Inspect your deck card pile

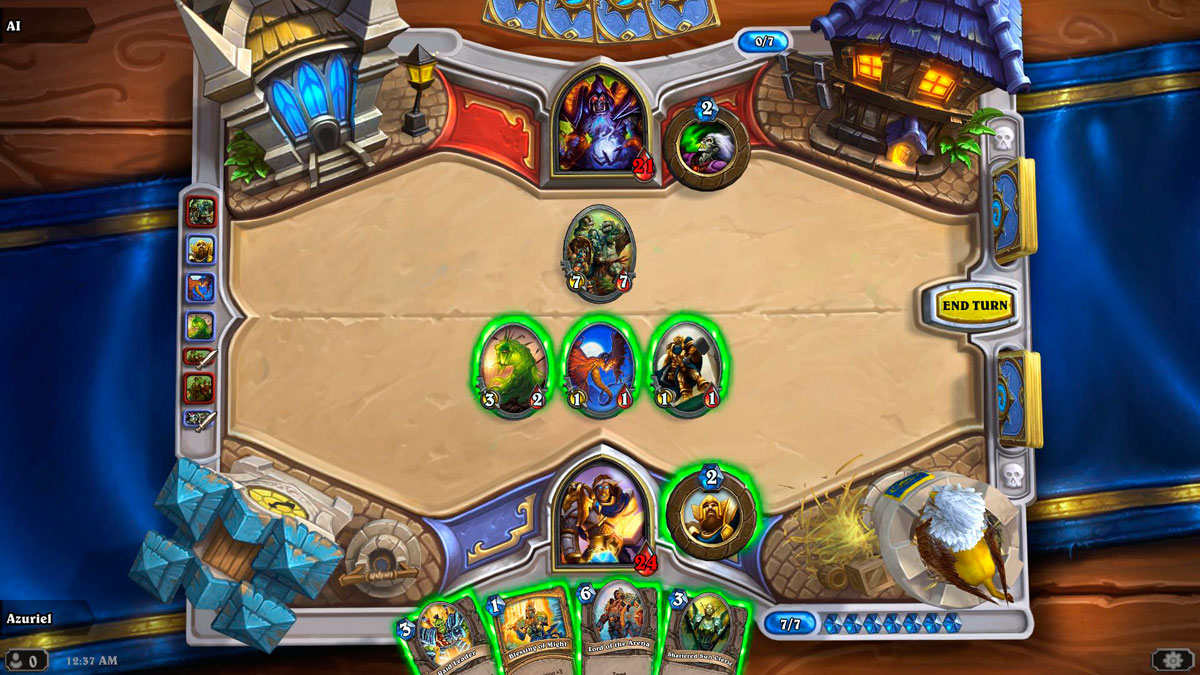tap(1018, 397)
